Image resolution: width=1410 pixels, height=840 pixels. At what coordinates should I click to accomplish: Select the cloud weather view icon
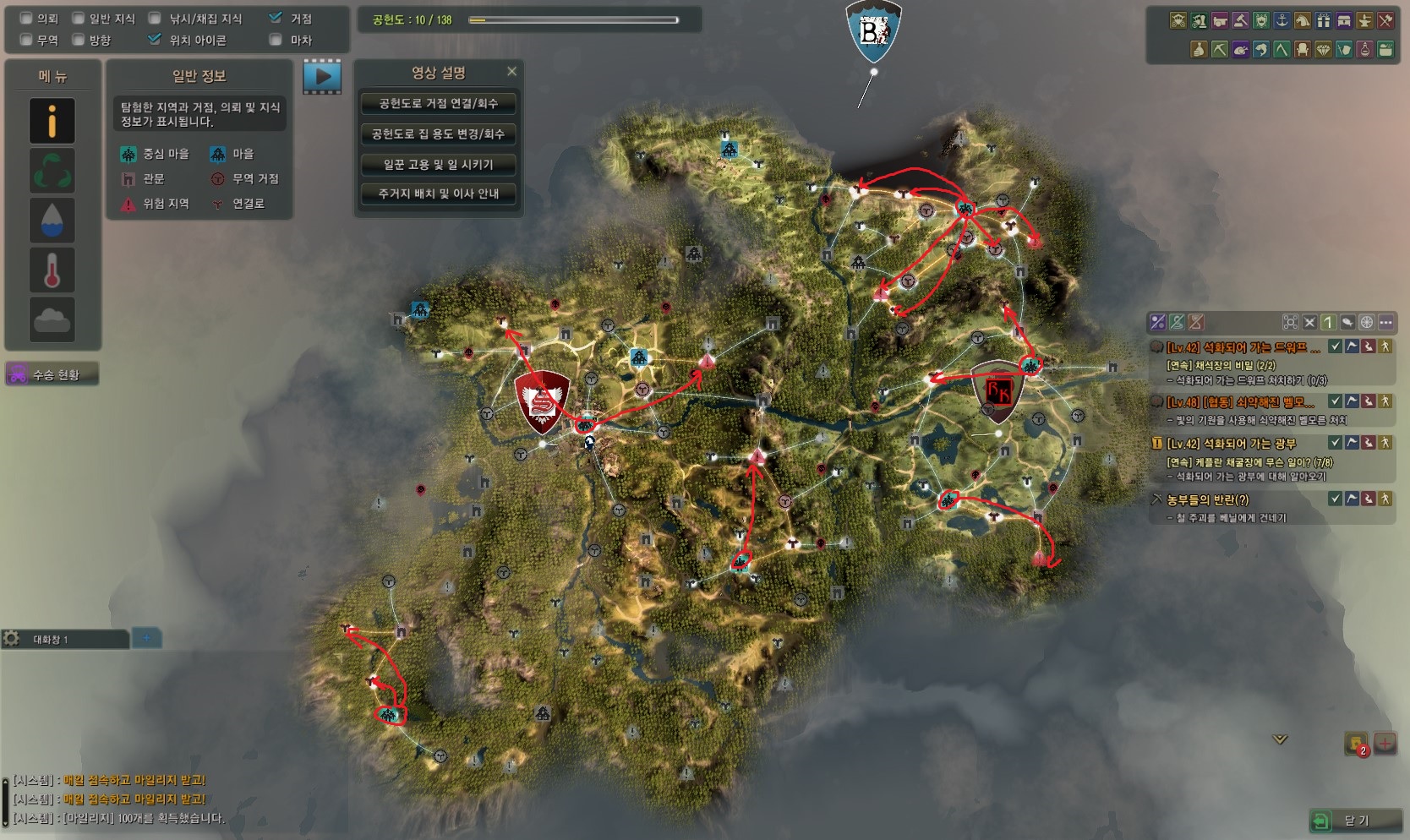(x=52, y=319)
